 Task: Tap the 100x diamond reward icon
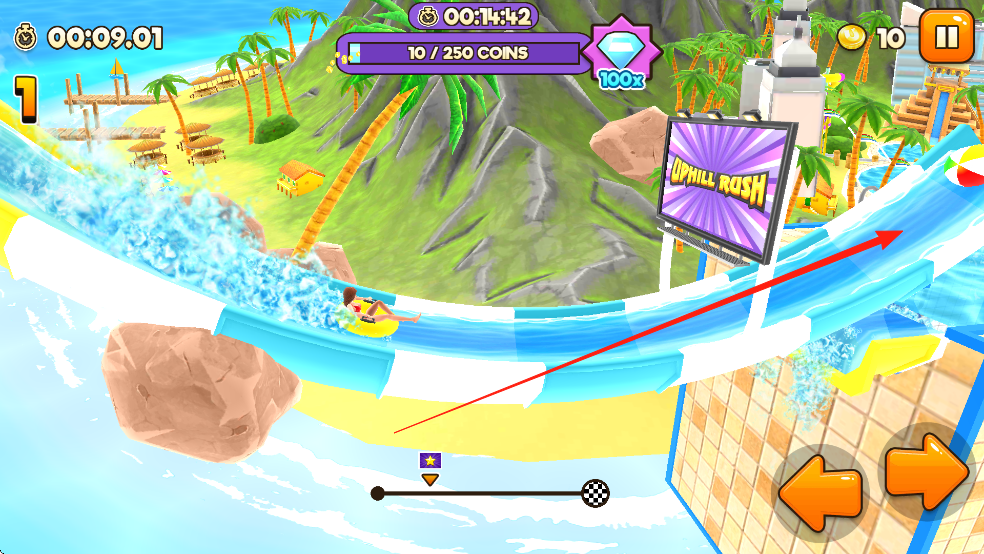click(x=622, y=53)
